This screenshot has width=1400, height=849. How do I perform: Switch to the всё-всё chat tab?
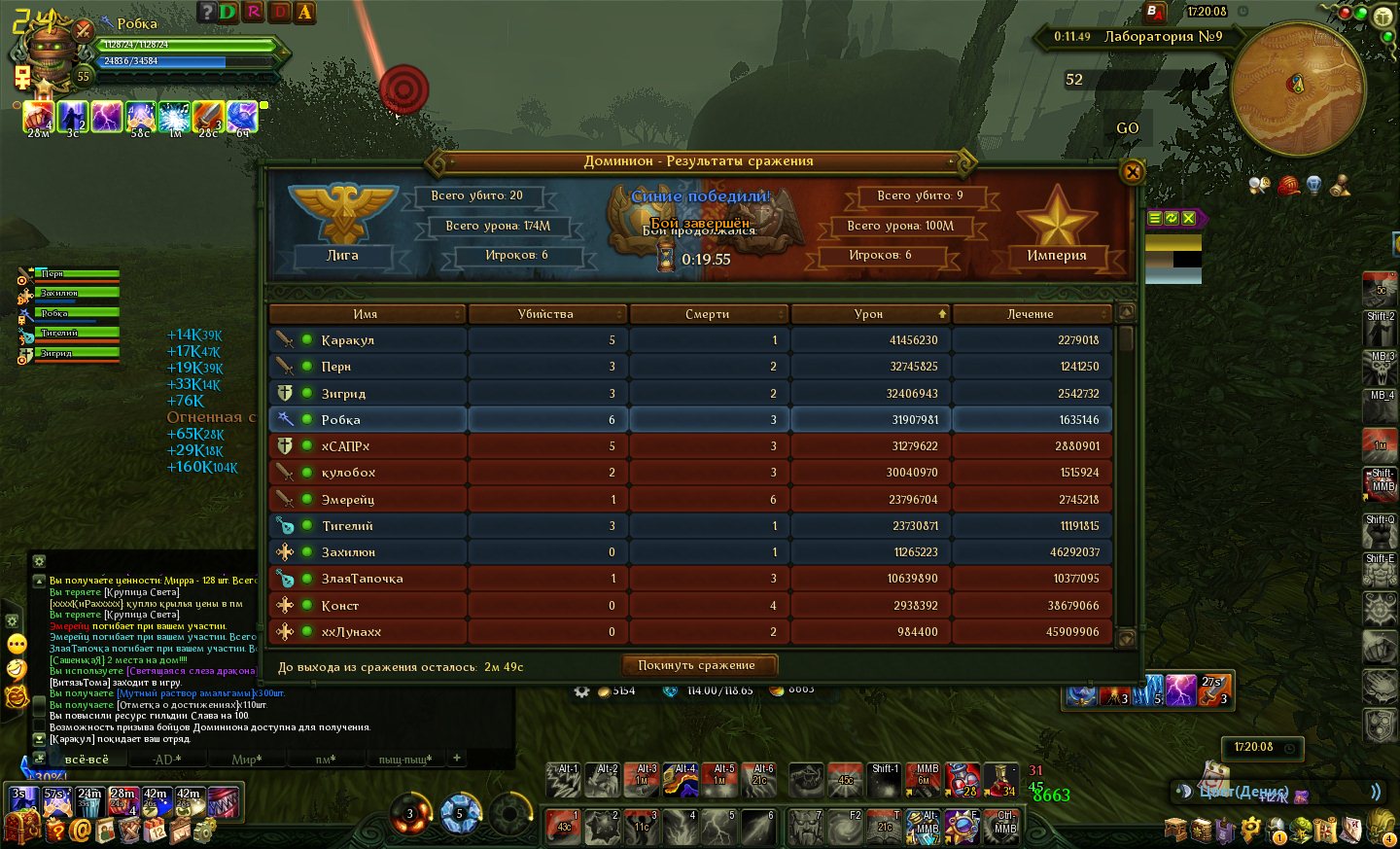[x=87, y=760]
